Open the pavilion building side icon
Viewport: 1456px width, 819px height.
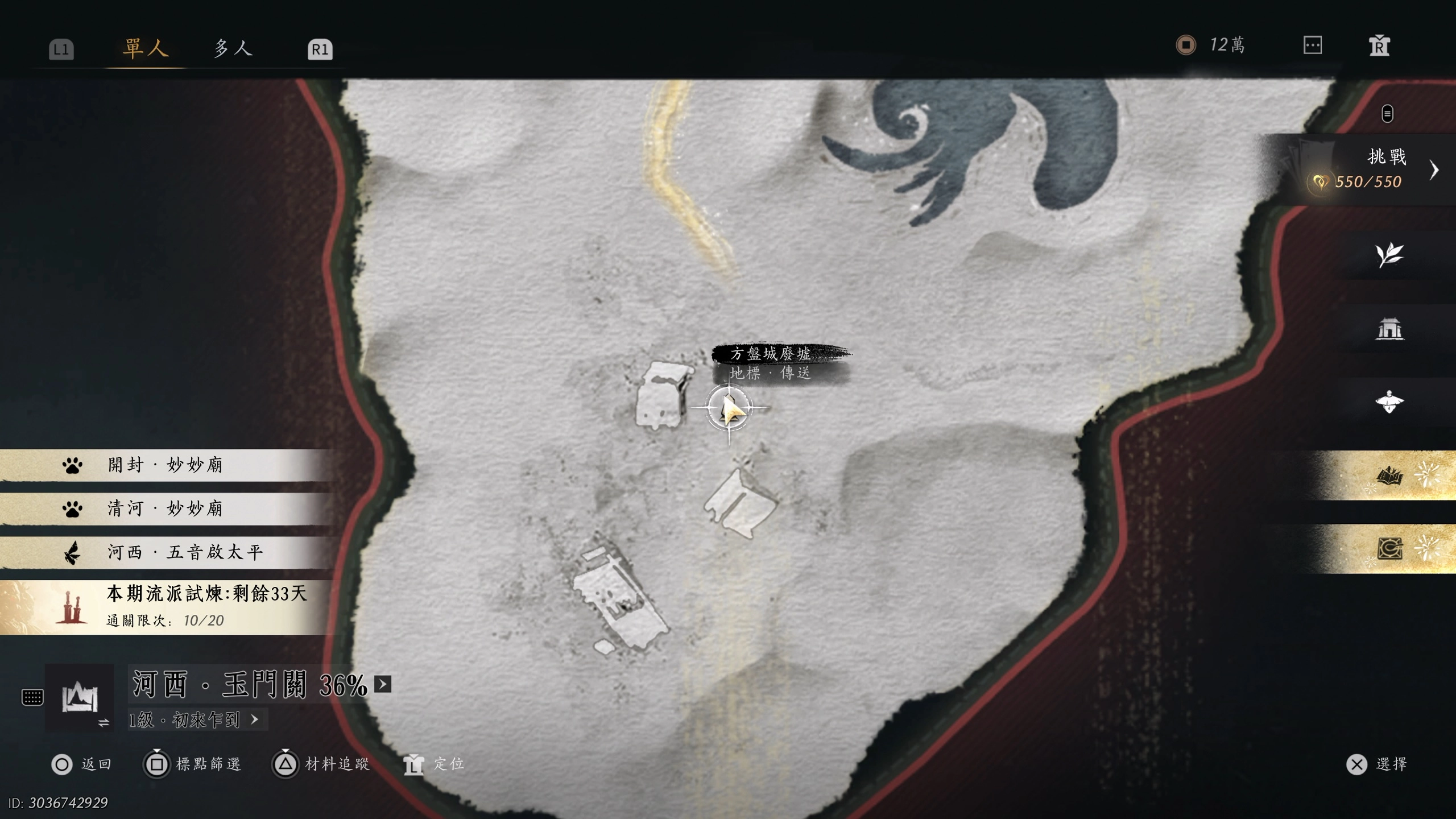click(1389, 329)
